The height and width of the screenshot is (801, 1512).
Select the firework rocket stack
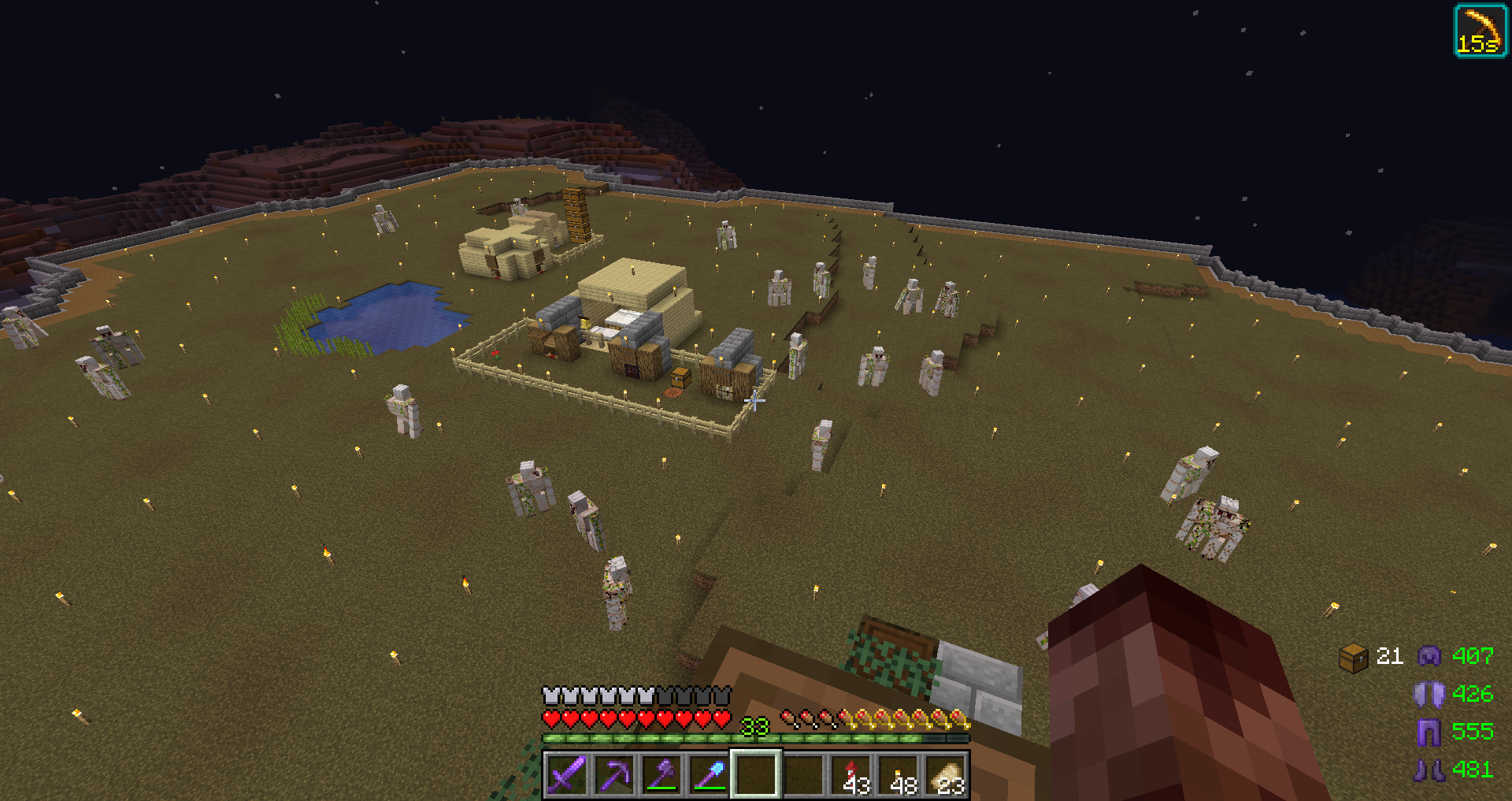(x=852, y=774)
